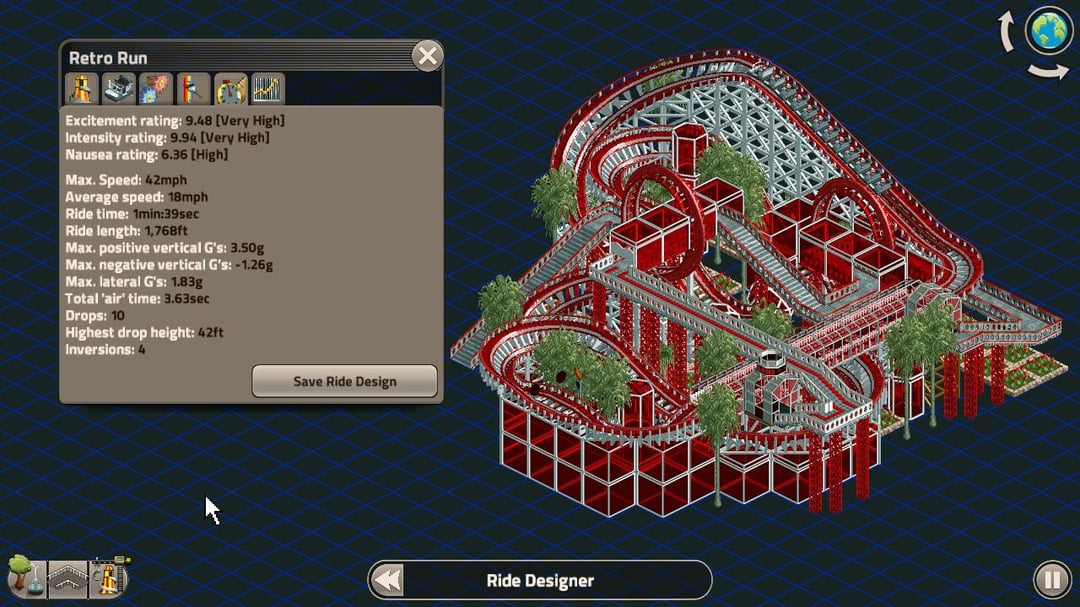Go back from Ride Designer

click(387, 580)
